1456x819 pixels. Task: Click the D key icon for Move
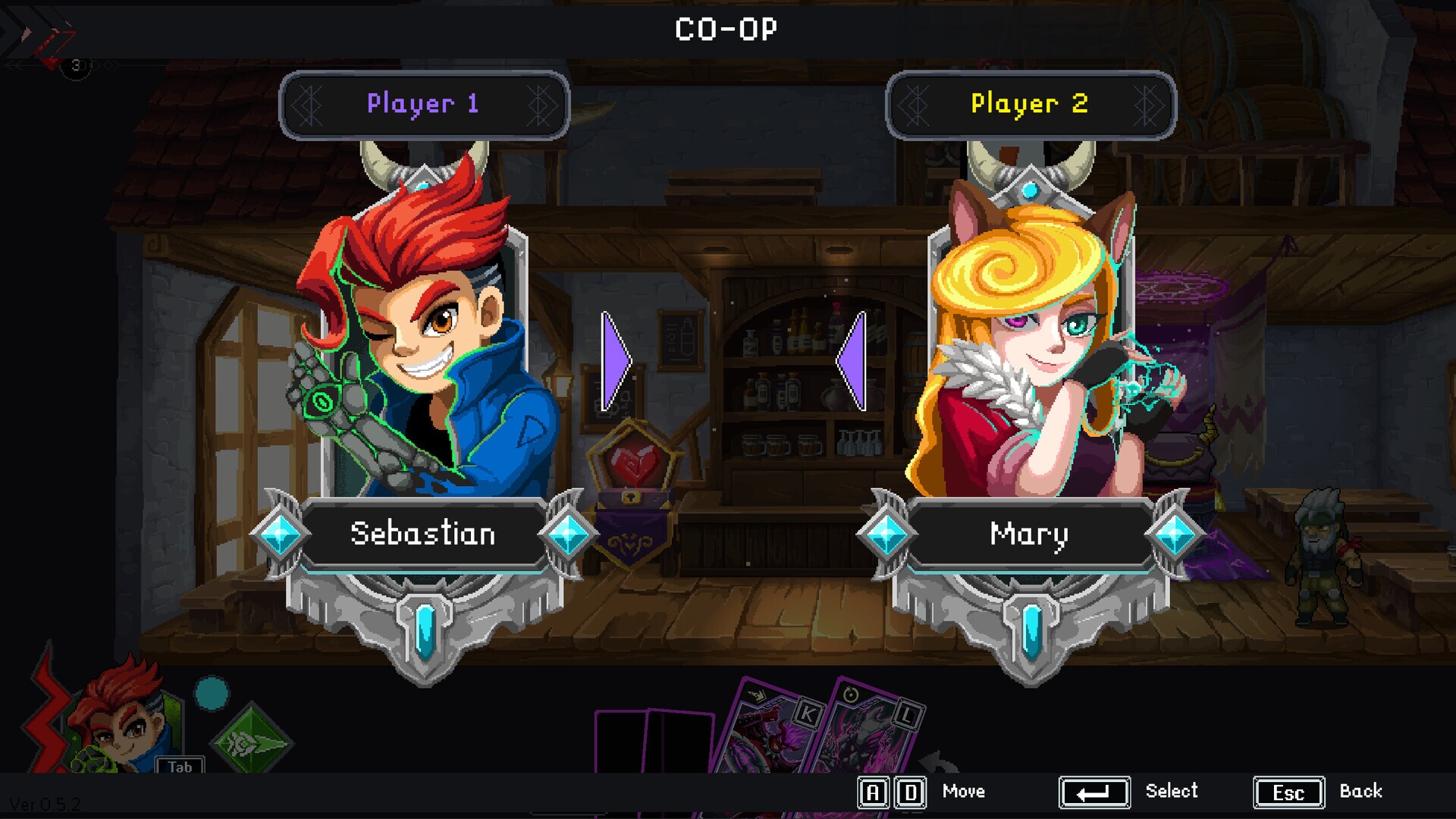coord(912,792)
